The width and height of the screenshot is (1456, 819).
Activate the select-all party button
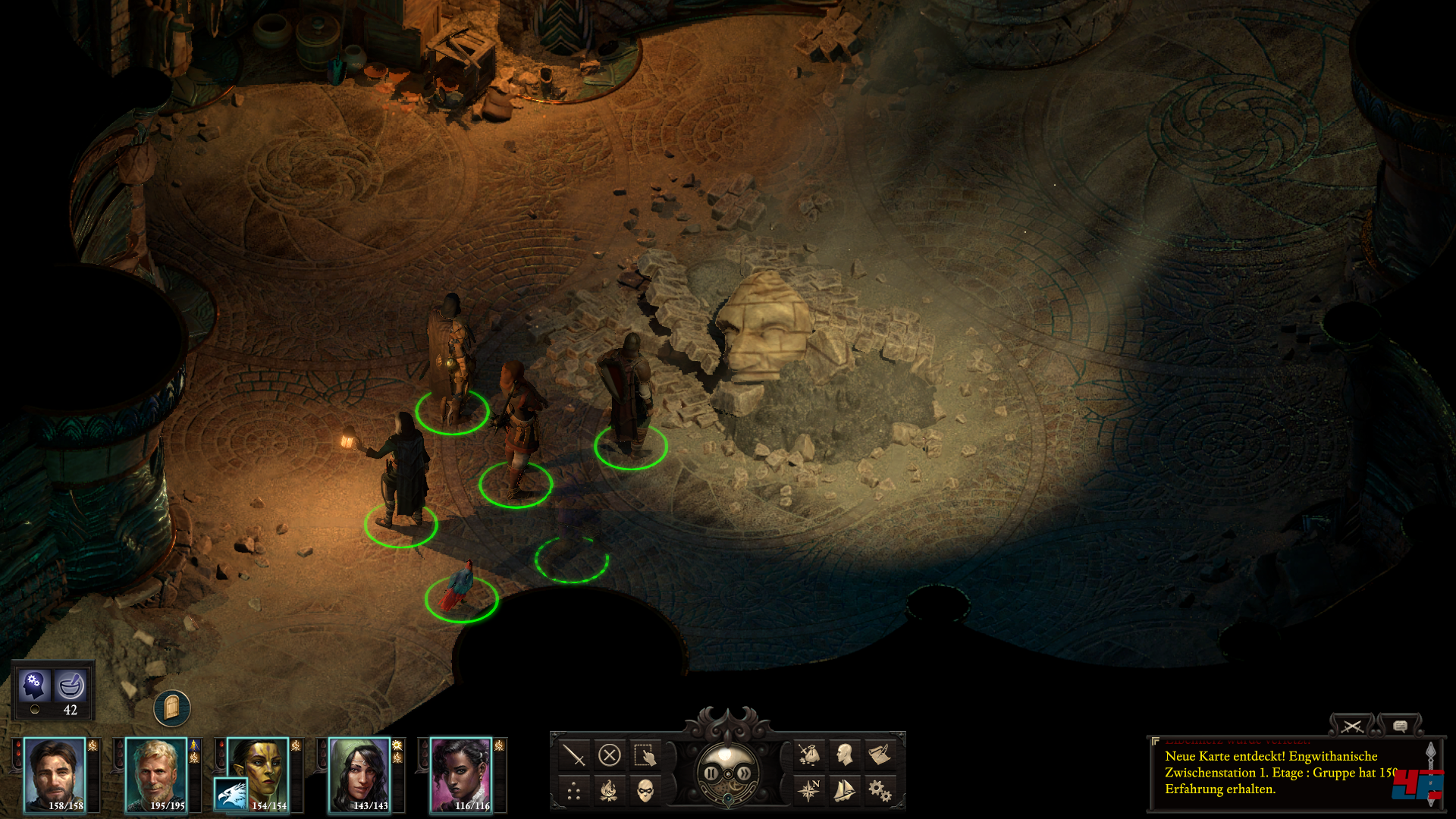(x=645, y=755)
